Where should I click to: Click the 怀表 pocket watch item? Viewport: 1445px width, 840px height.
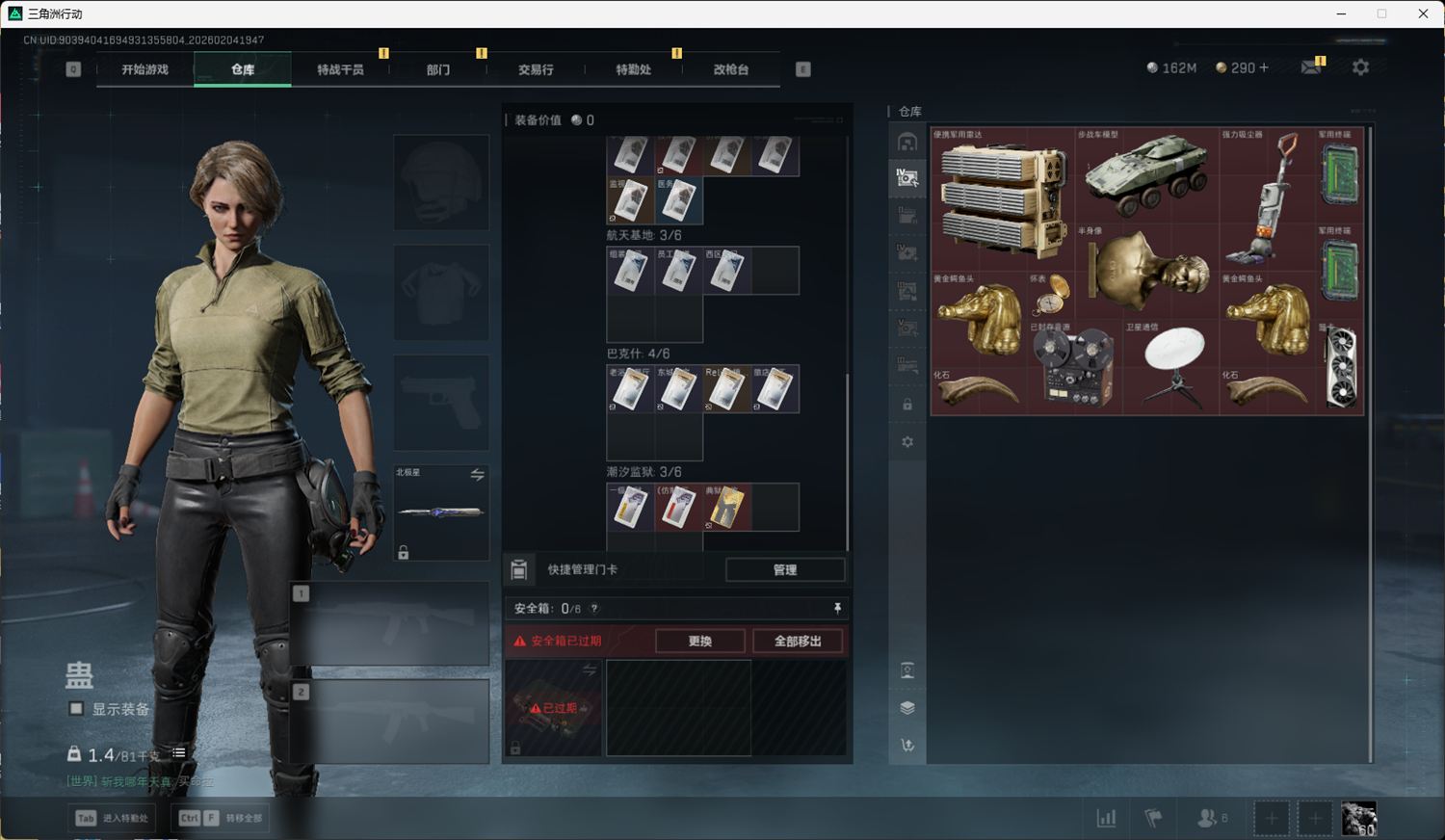point(1050,295)
